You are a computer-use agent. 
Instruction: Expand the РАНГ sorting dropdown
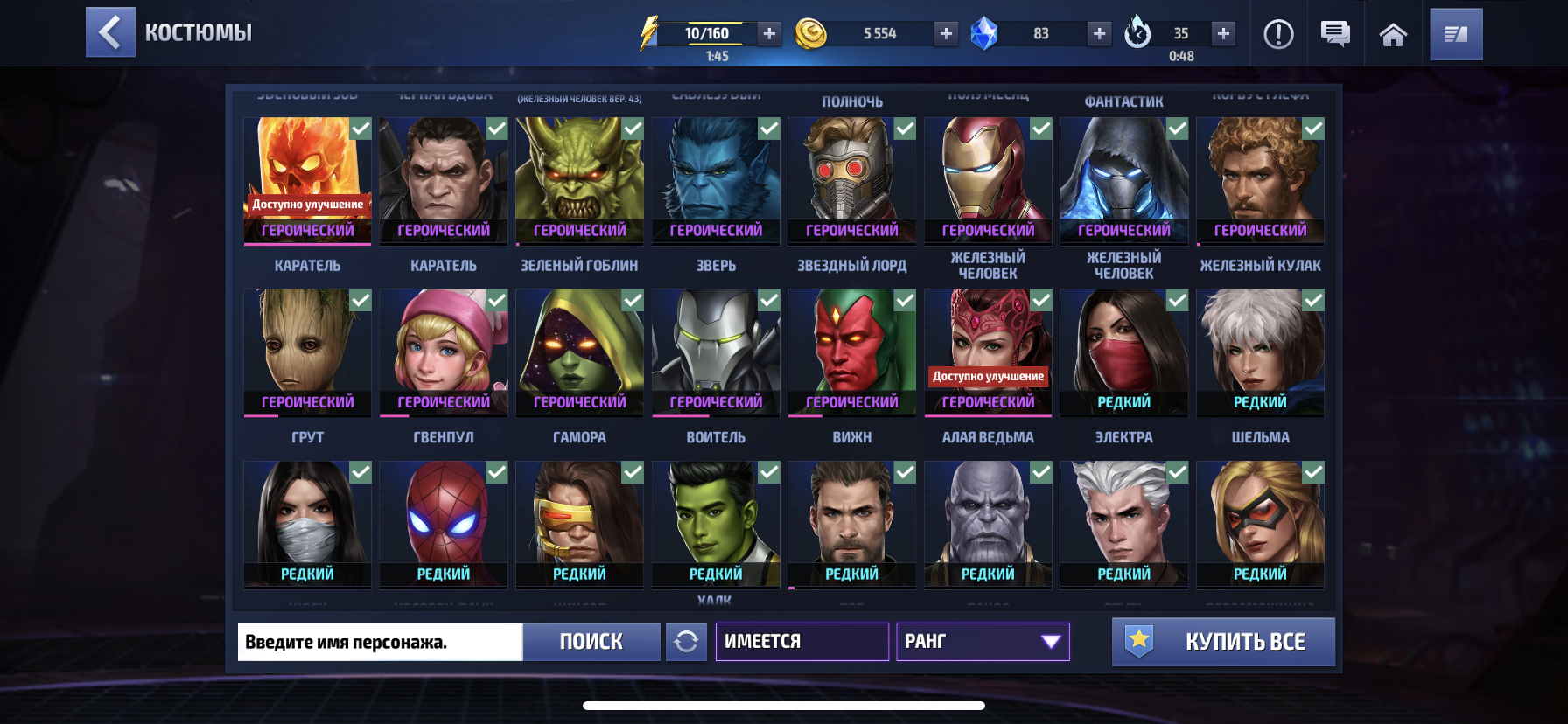click(982, 641)
